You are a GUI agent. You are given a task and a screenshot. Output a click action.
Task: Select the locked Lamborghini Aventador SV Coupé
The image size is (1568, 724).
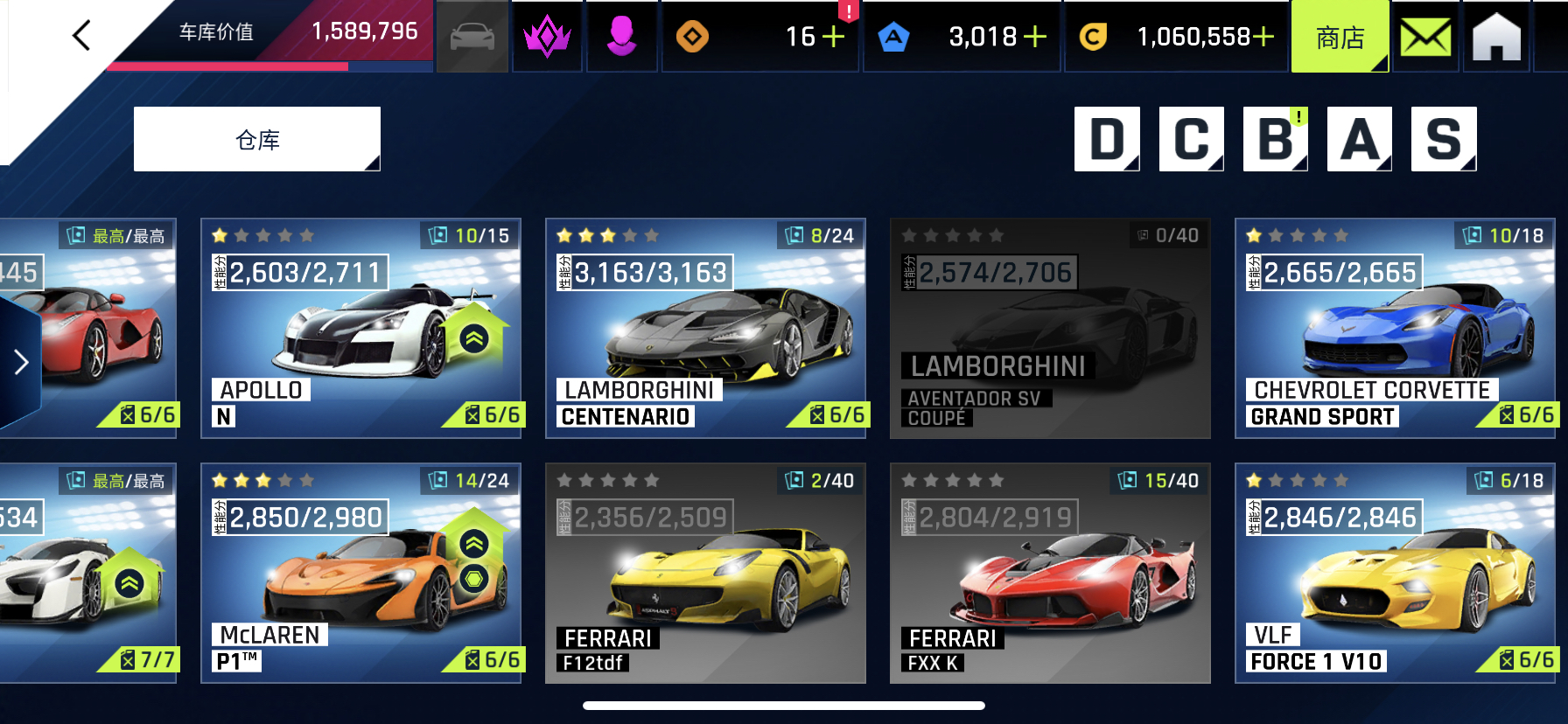click(1050, 328)
